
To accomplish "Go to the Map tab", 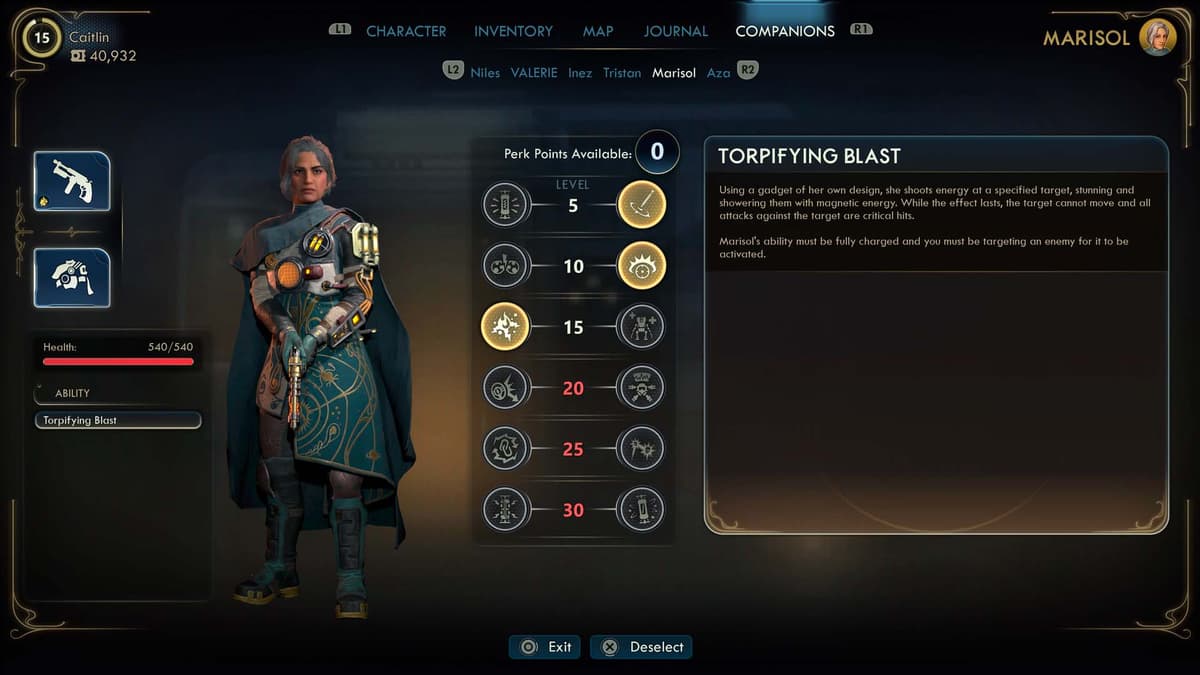I will tap(598, 31).
